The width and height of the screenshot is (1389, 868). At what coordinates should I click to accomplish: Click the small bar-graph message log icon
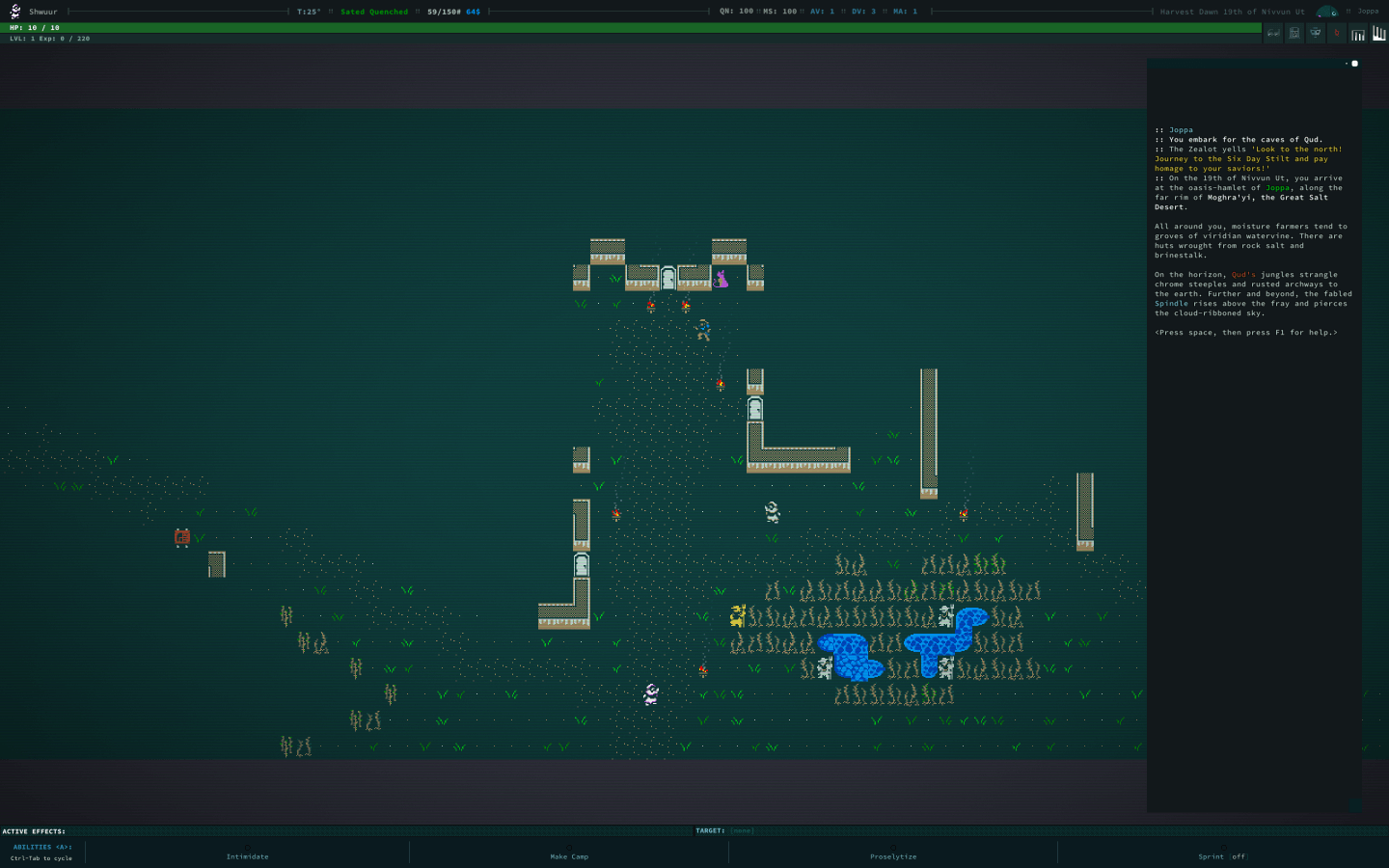(1358, 32)
